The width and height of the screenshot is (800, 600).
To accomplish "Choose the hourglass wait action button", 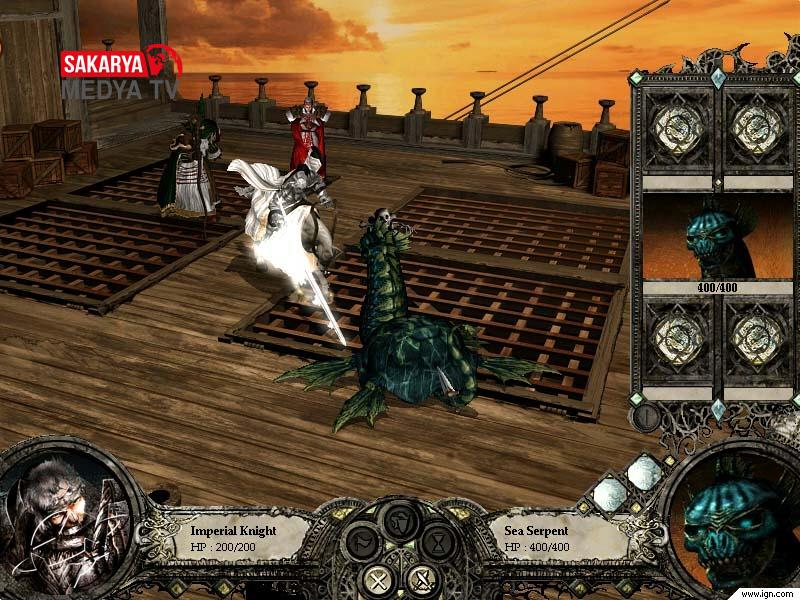I will pyautogui.click(x=437, y=545).
